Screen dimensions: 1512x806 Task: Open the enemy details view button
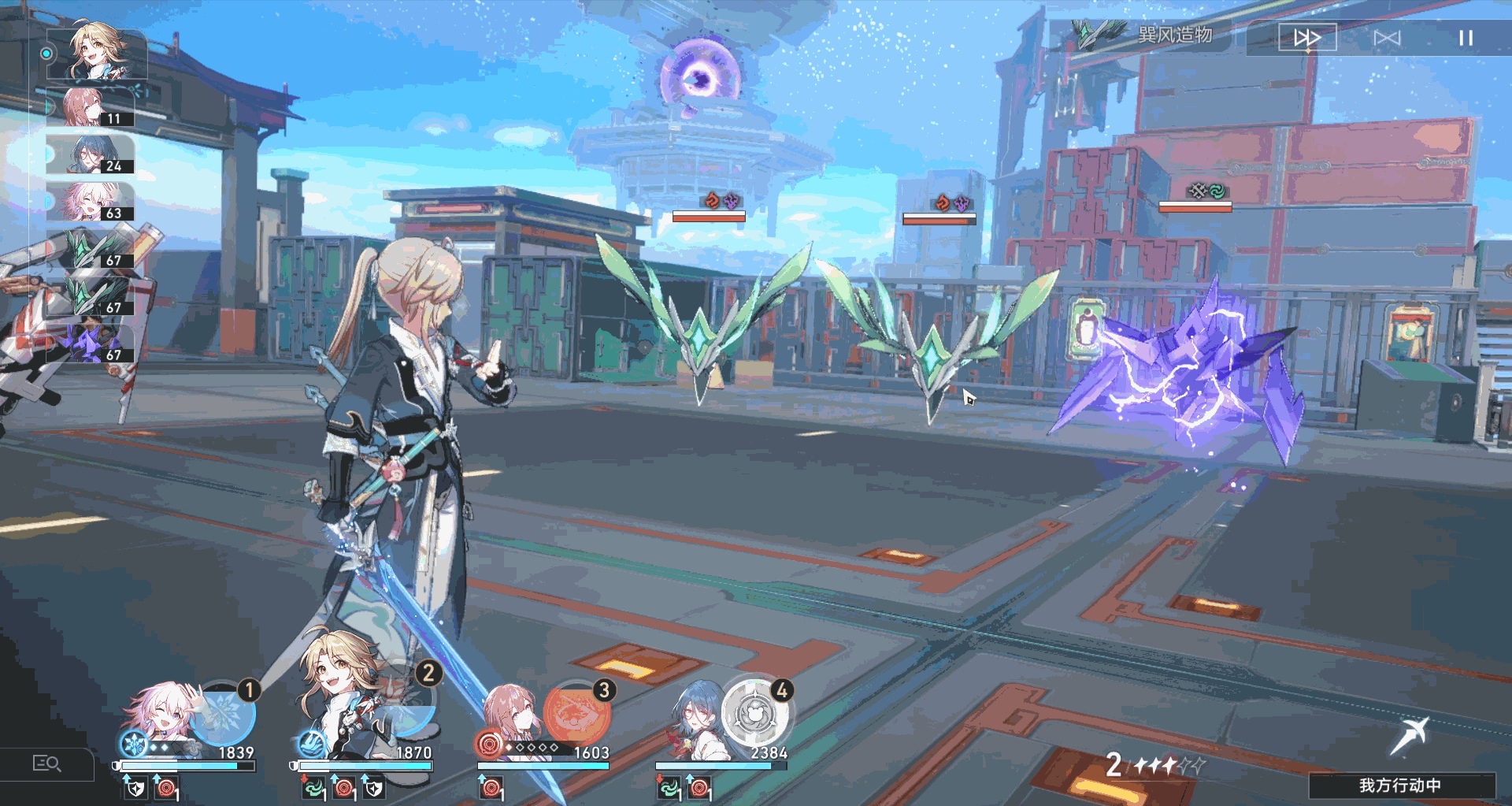[x=46, y=763]
